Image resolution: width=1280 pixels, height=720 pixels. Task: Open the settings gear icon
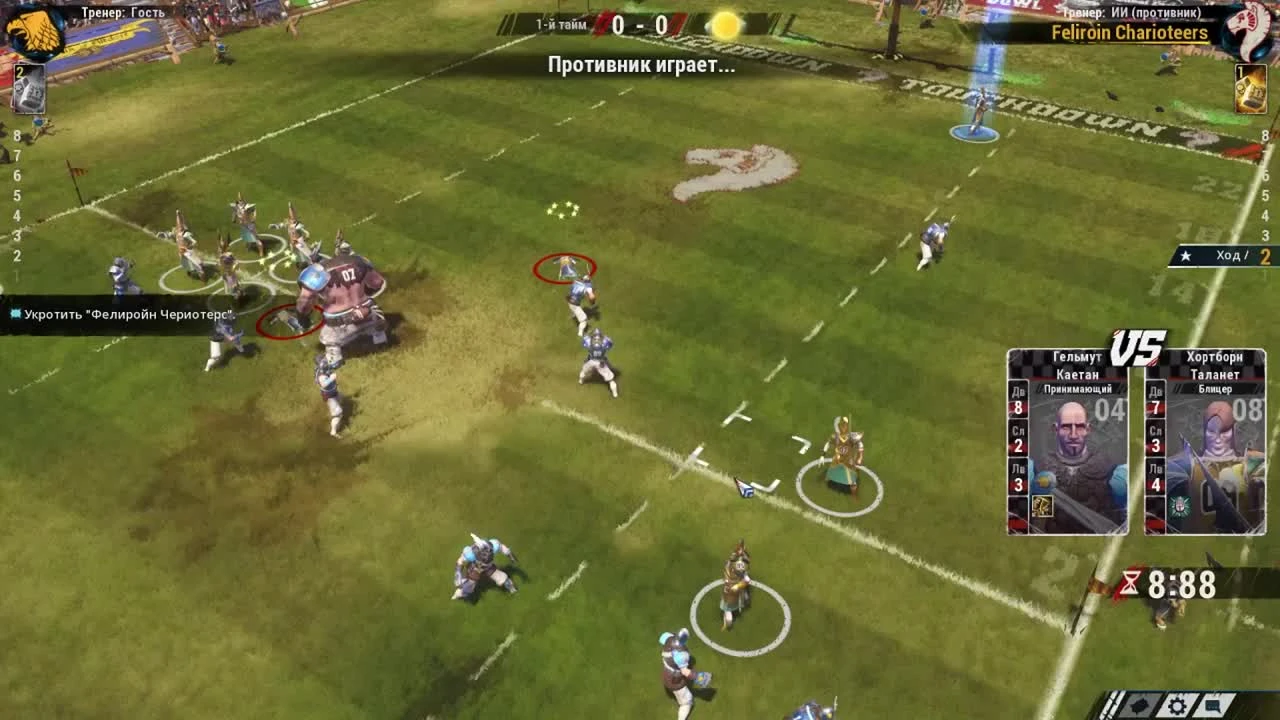coord(1177,705)
